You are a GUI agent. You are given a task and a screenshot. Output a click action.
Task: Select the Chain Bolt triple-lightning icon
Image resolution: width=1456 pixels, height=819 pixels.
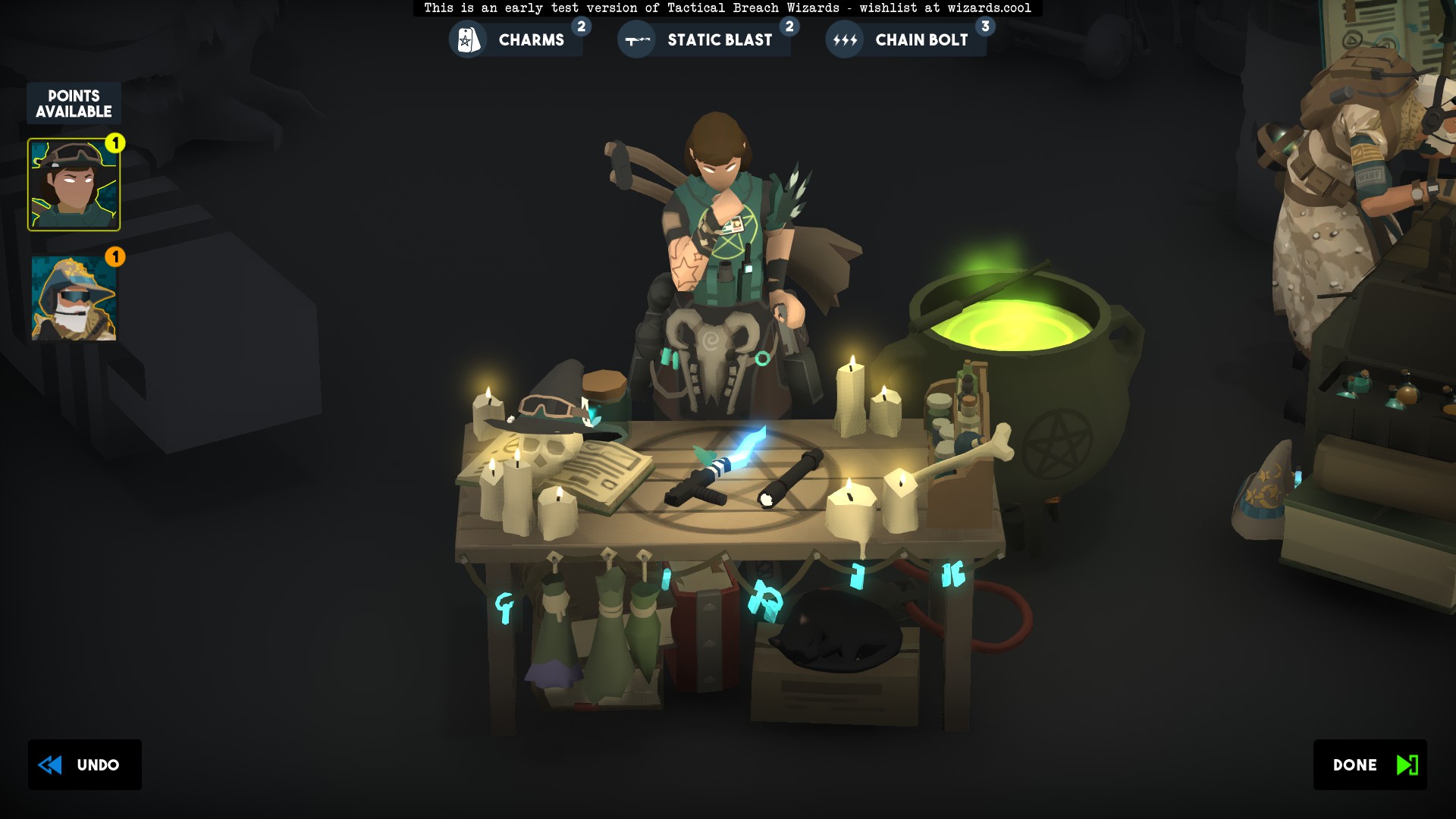pos(845,39)
